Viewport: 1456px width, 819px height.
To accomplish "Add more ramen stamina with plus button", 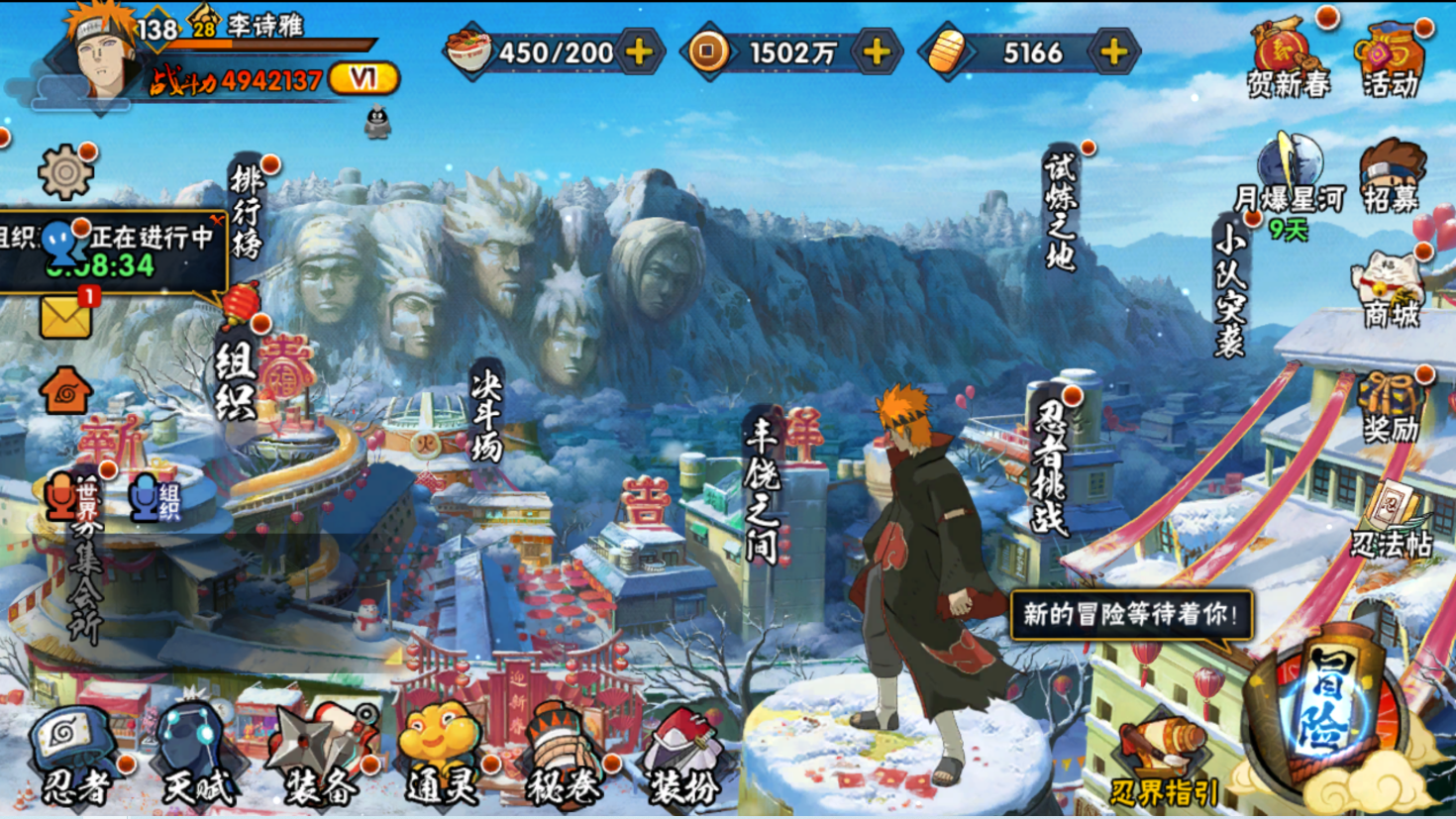I will pyautogui.click(x=640, y=51).
